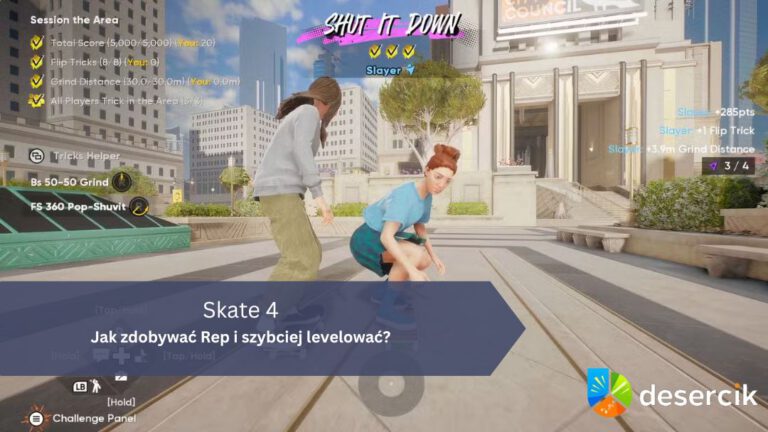Open the Skate 4 article title banner

(255, 323)
